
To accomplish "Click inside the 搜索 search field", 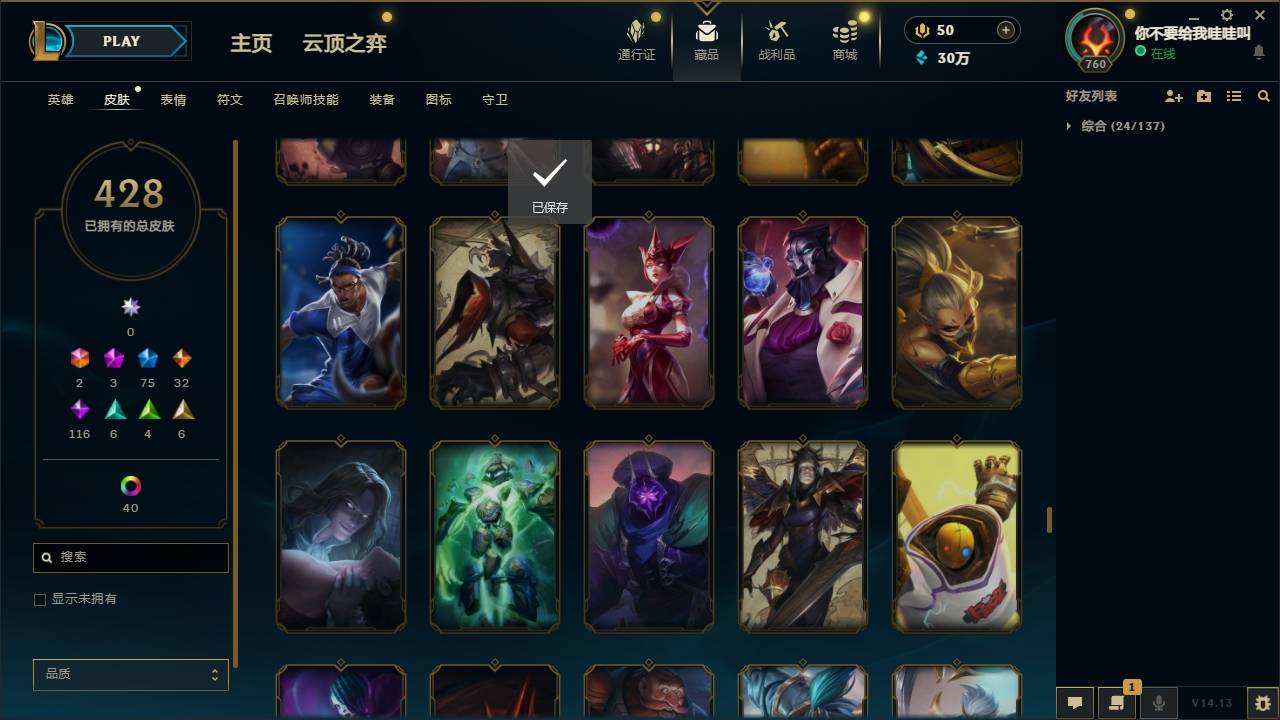I will click(x=130, y=557).
